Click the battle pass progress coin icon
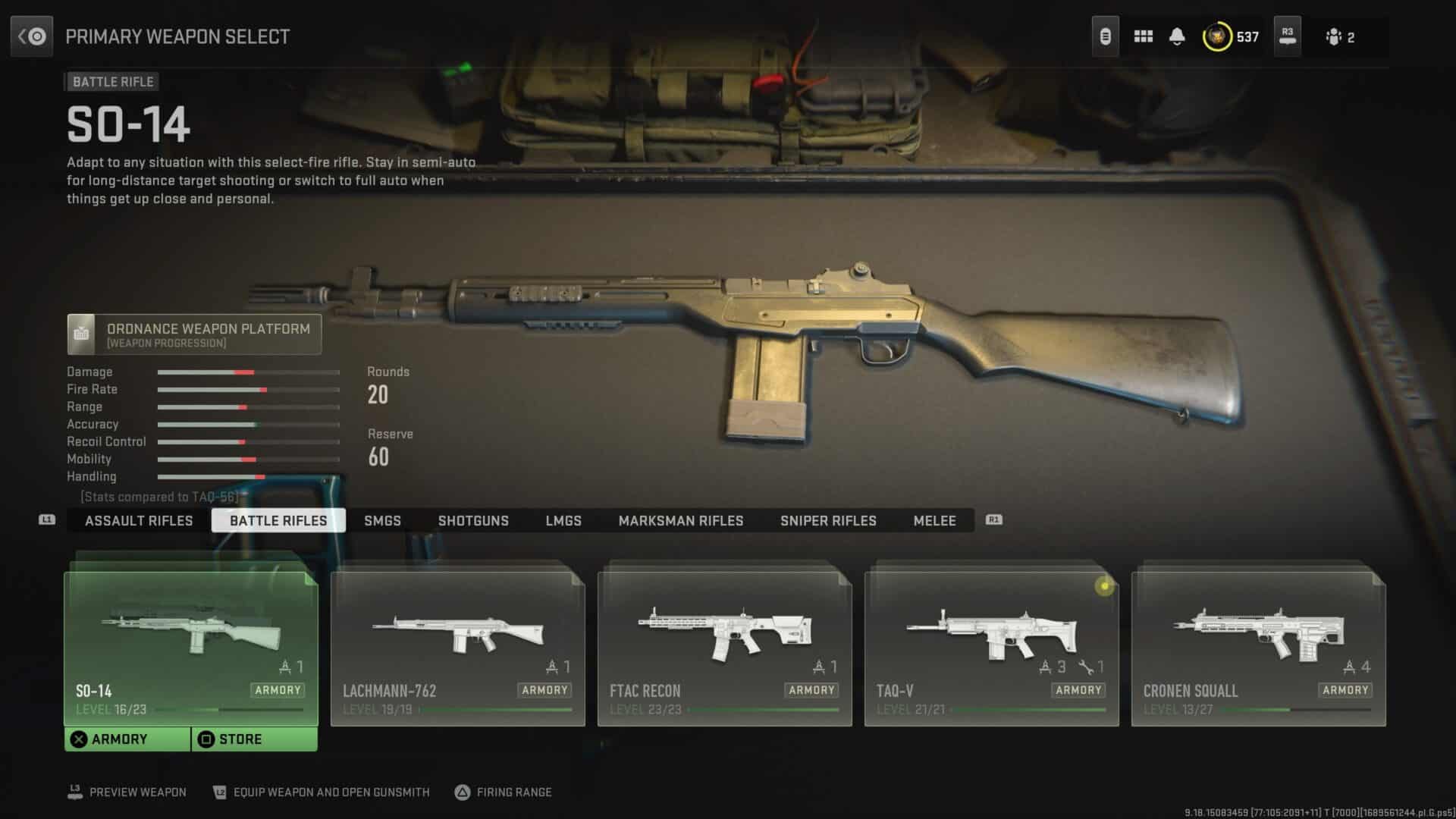This screenshot has width=1456, height=819. pos(1217,36)
